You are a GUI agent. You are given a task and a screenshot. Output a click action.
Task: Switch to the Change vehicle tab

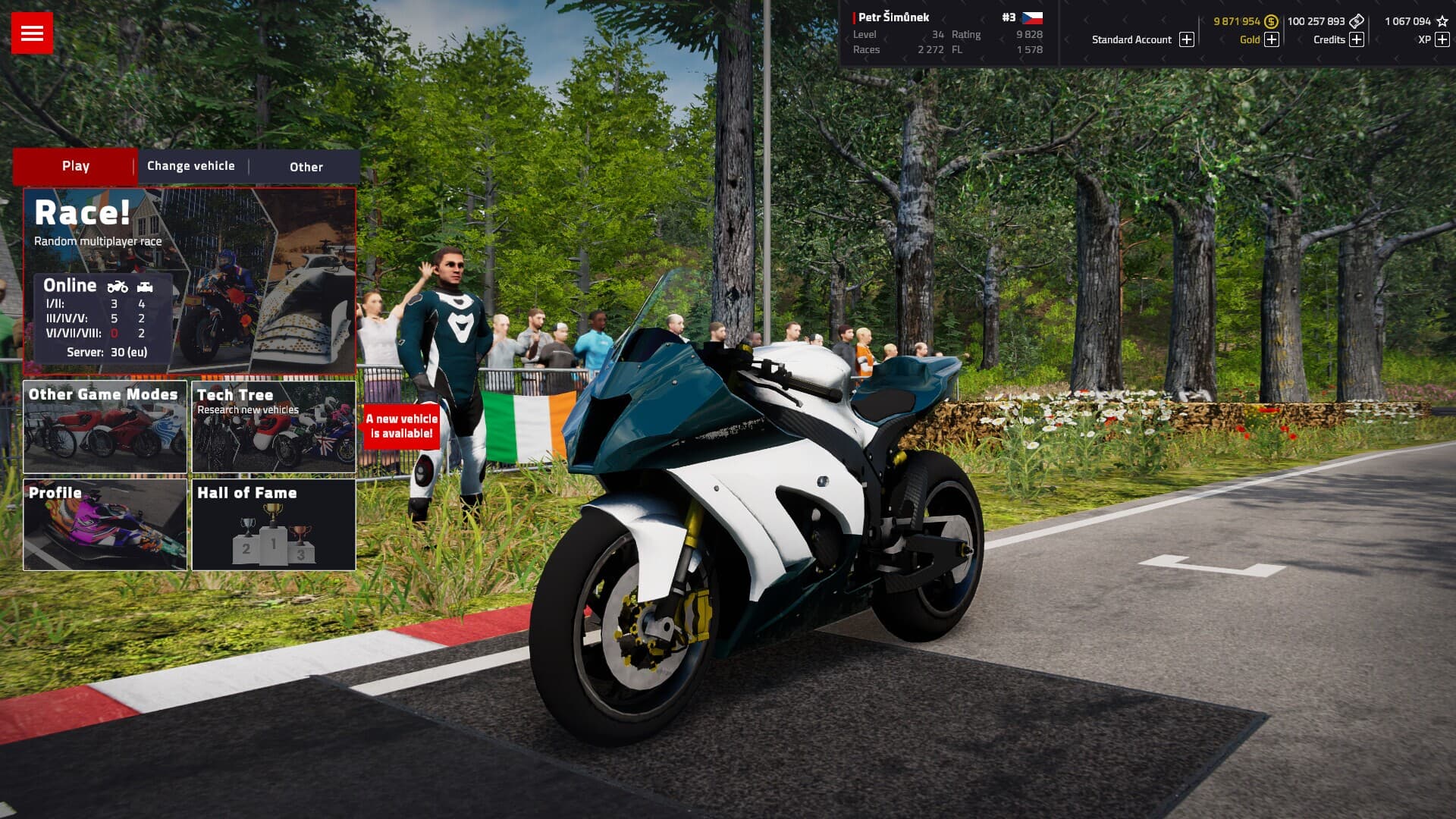coord(190,165)
